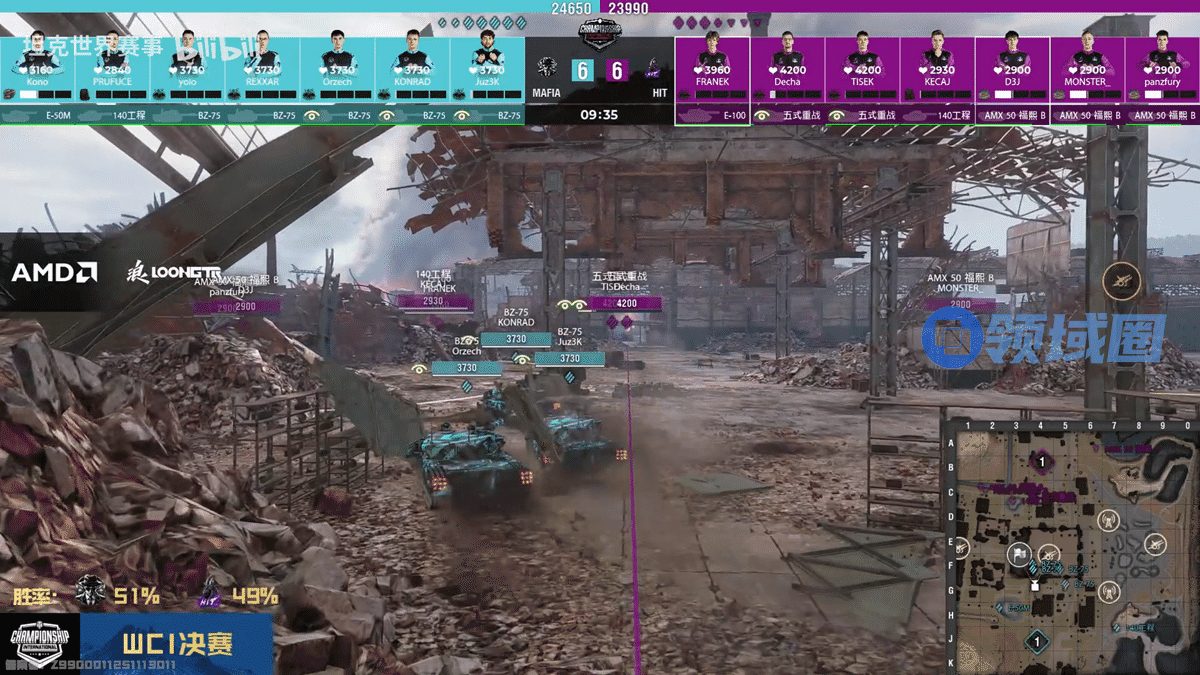Click the round airstrike icon above the minimap
Screen dimensions: 1200x675
point(1122,281)
